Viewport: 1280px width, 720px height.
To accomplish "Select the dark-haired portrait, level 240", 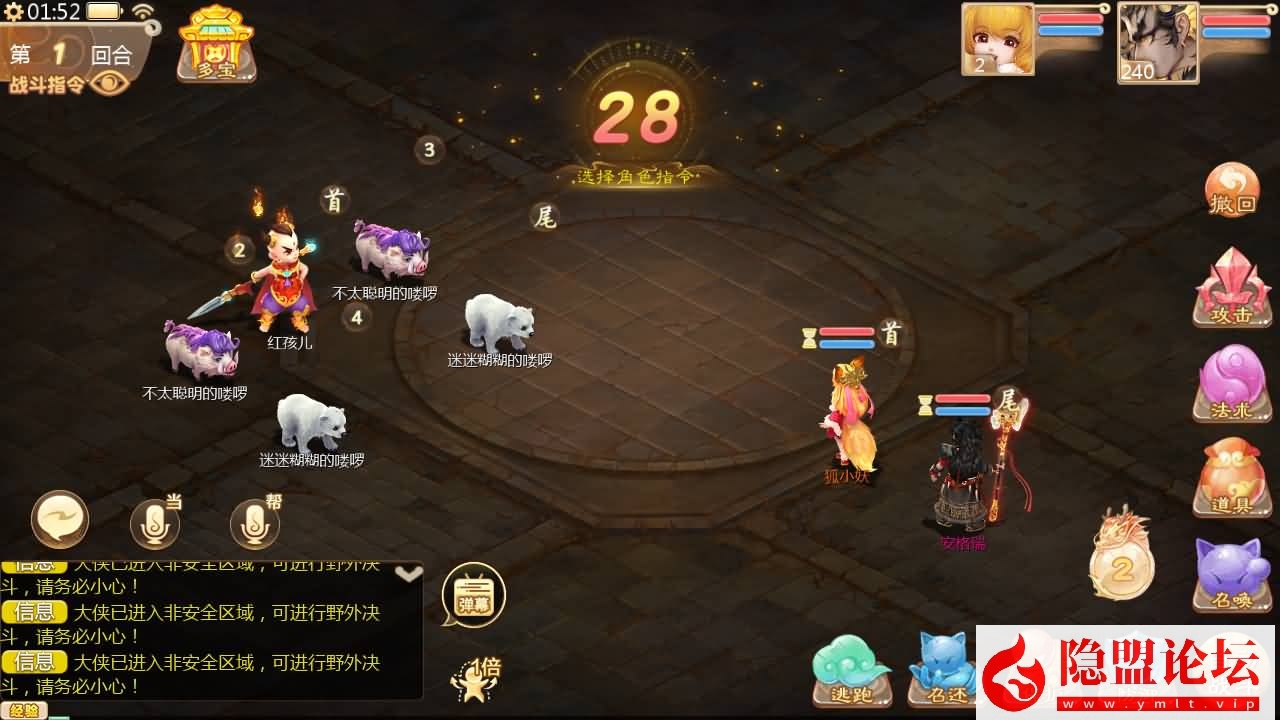I will coord(1157,42).
